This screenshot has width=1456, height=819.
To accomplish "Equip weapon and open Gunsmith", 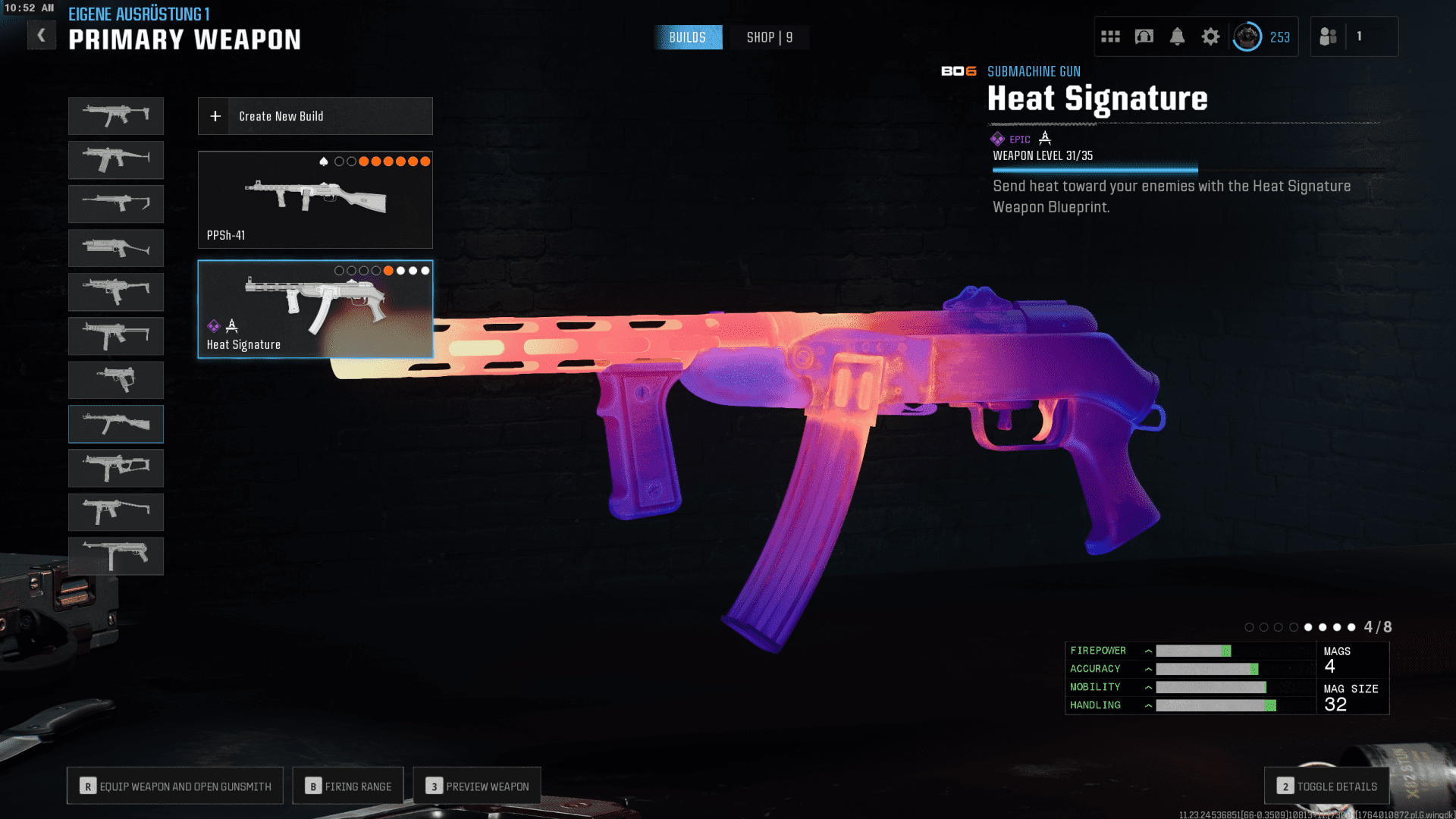I will click(x=175, y=786).
